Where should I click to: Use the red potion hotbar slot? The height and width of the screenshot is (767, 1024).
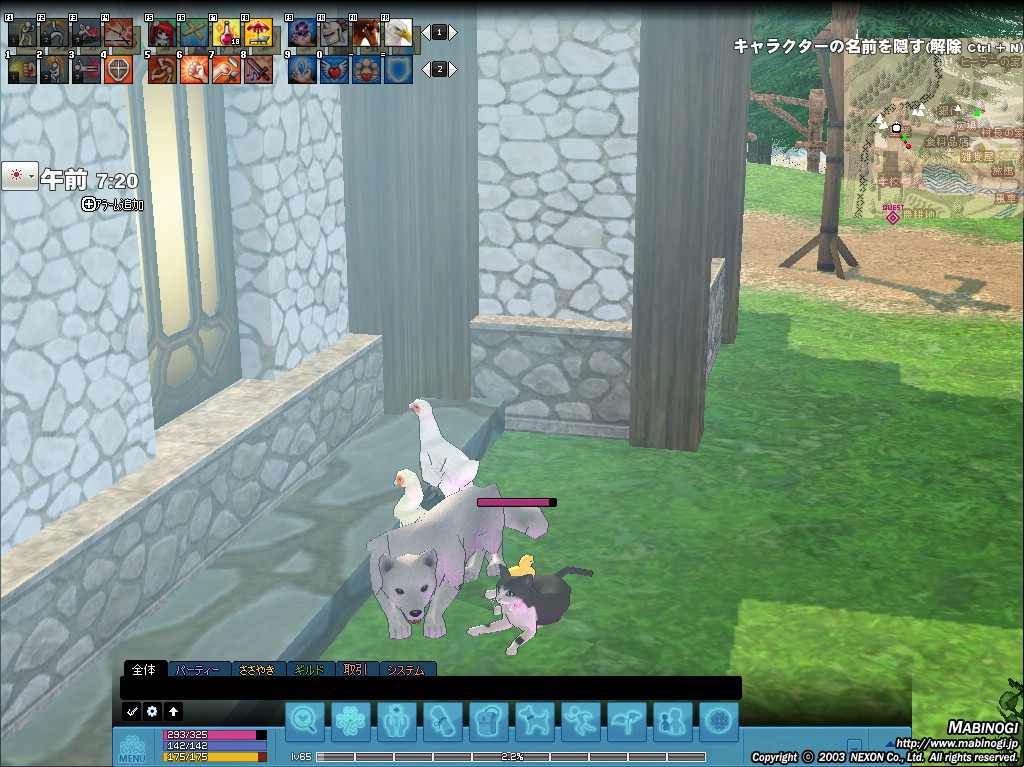[x=225, y=34]
